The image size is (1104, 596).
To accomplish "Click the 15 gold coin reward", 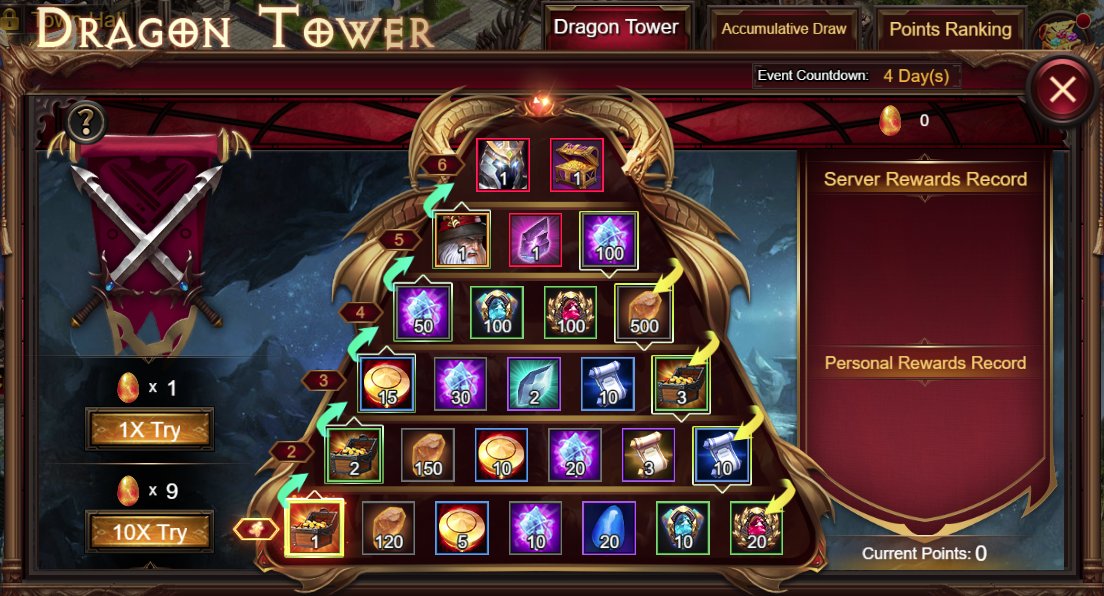I will (x=387, y=384).
